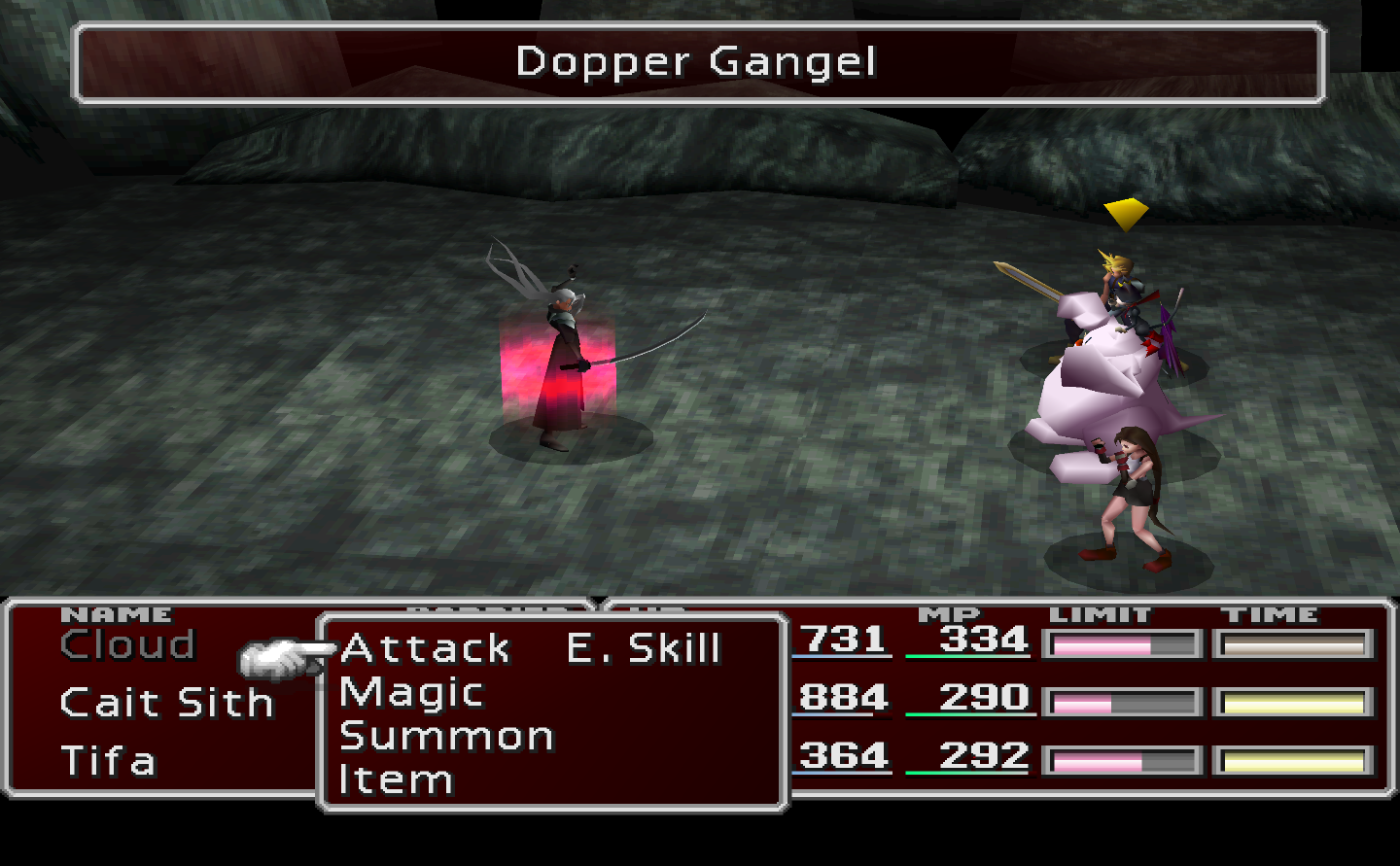Choose the Magic command
Viewport: 1400px width, 866px height.
coord(411,693)
